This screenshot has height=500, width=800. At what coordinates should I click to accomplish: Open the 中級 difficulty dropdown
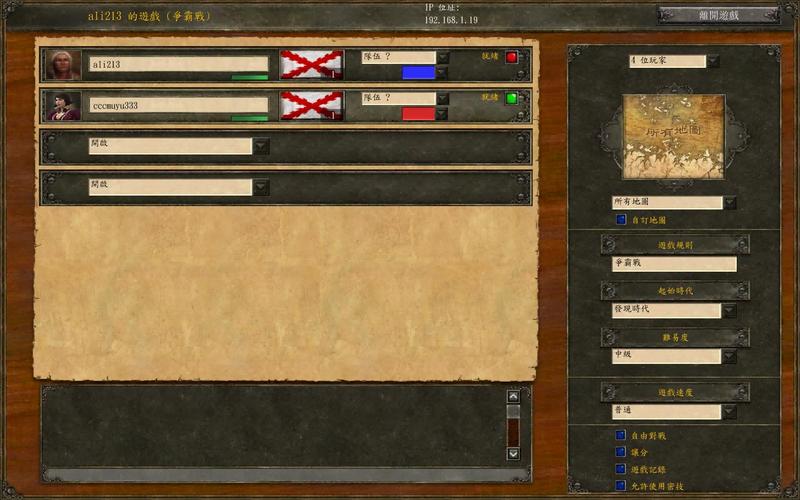point(729,356)
